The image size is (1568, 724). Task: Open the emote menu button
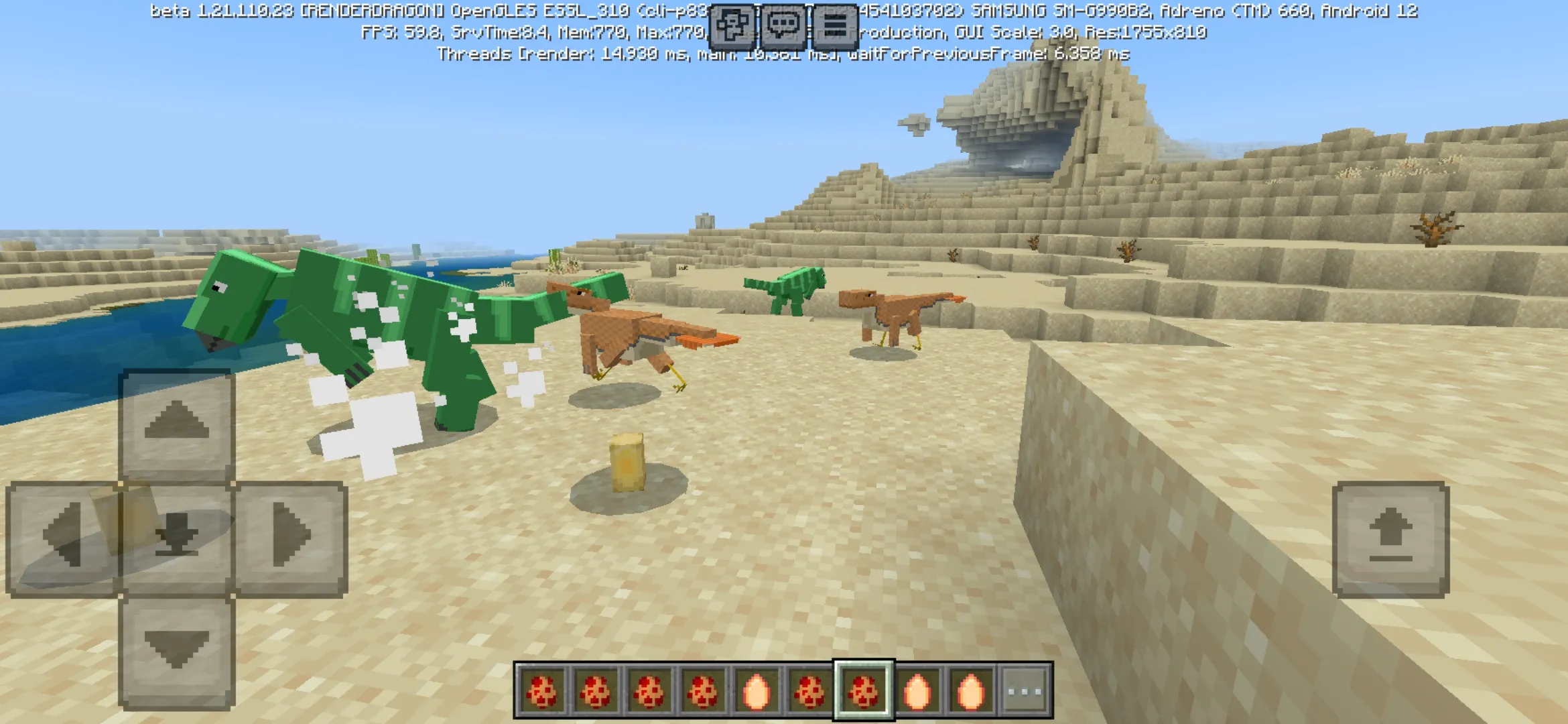click(x=732, y=26)
